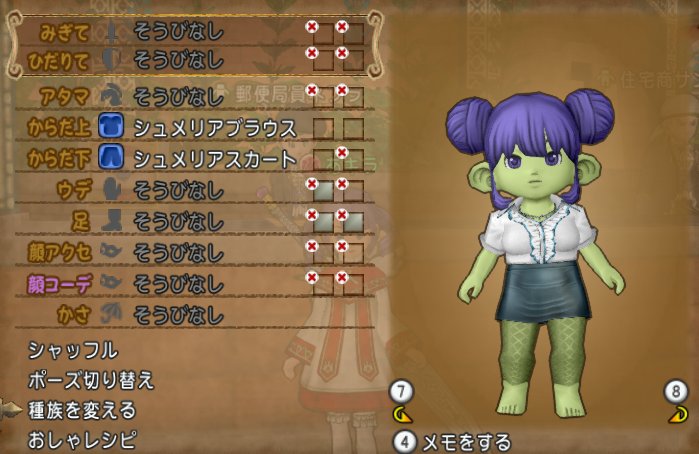Viewport: 699px width, 454px height.
Task: Select the ひだりて left hand slot
Action: [180, 57]
